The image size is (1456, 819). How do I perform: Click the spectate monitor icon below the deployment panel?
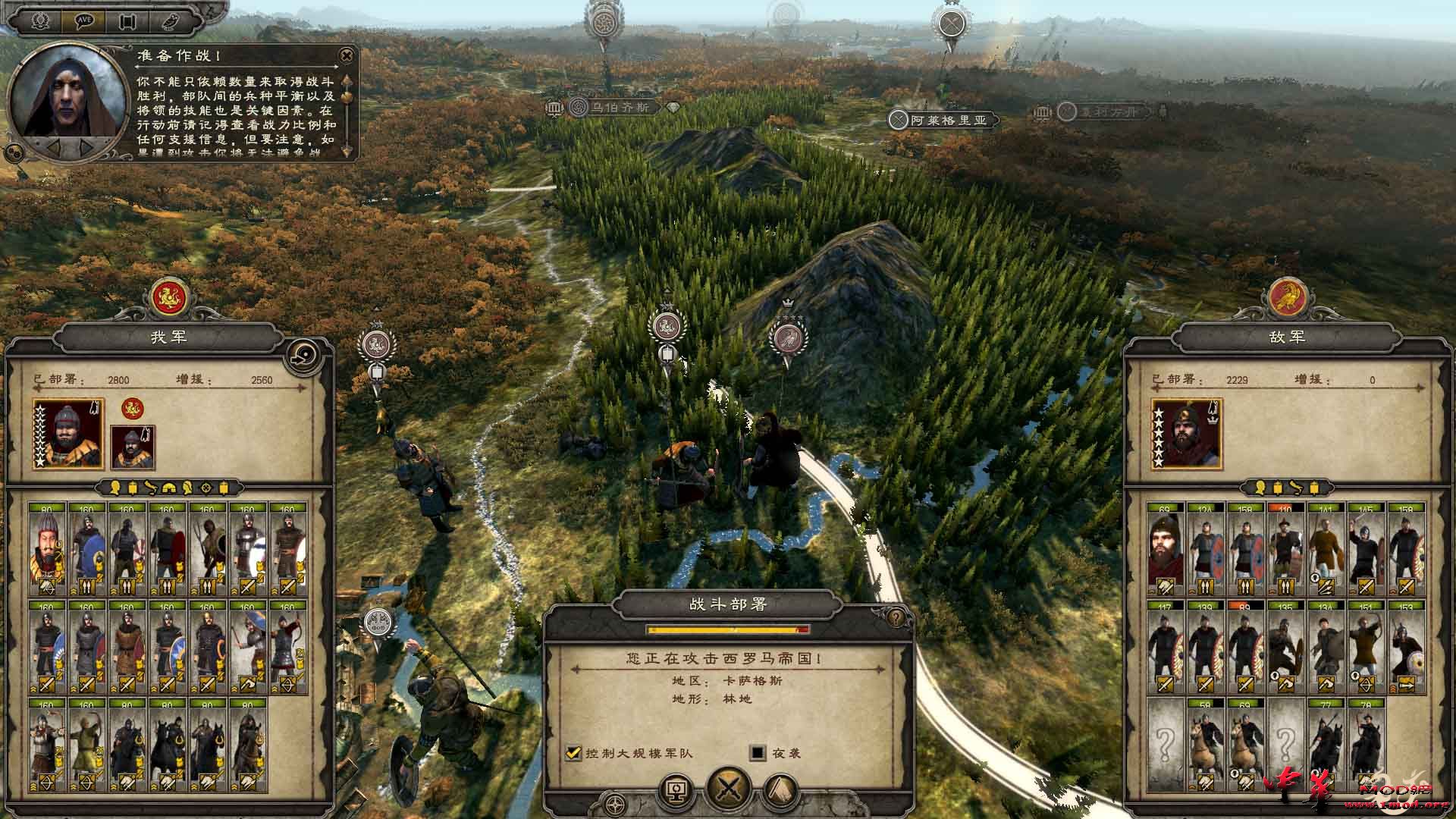[x=675, y=789]
